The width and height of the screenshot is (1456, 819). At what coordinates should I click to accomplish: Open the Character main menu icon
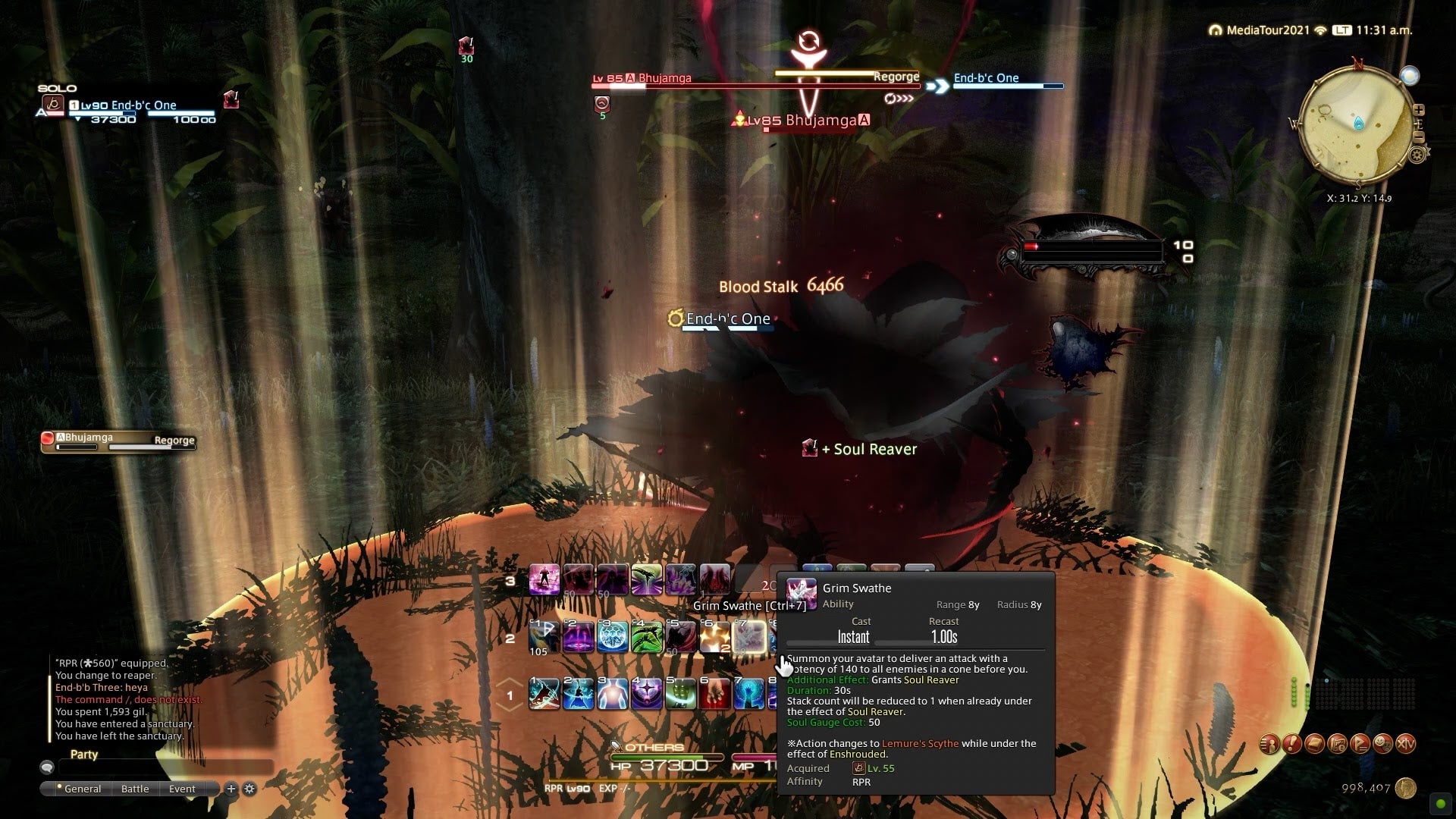point(1269,744)
